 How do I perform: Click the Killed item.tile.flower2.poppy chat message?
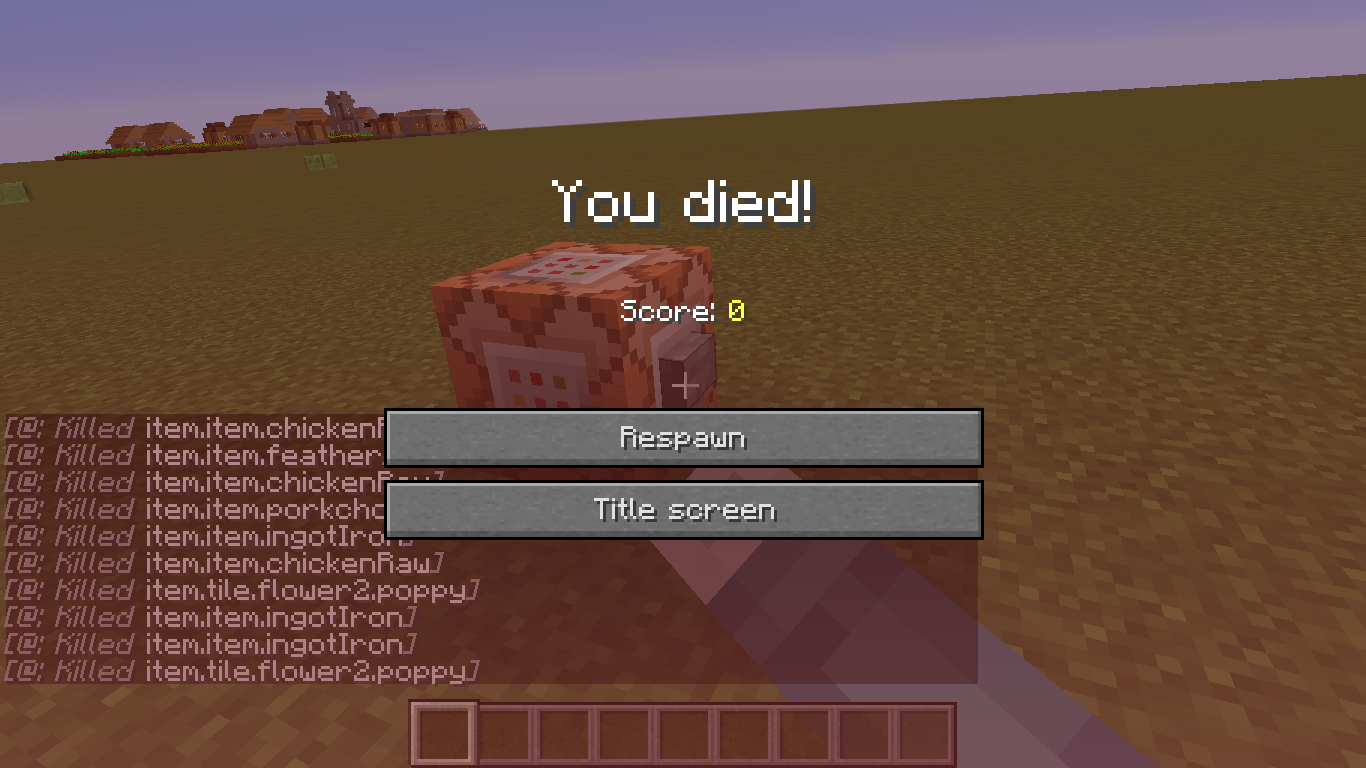pyautogui.click(x=240, y=590)
